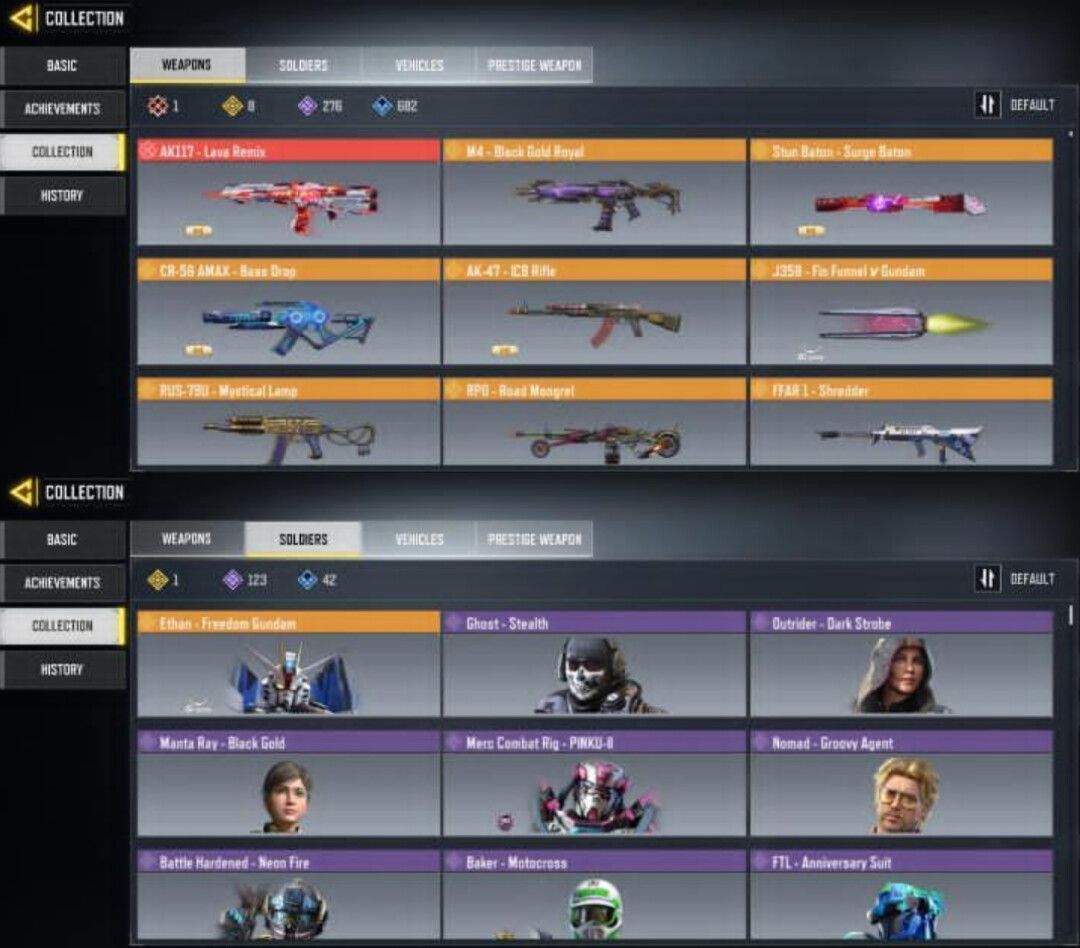
Task: Select the RUS-79U - Mystical Lamp card
Action: pos(288,423)
